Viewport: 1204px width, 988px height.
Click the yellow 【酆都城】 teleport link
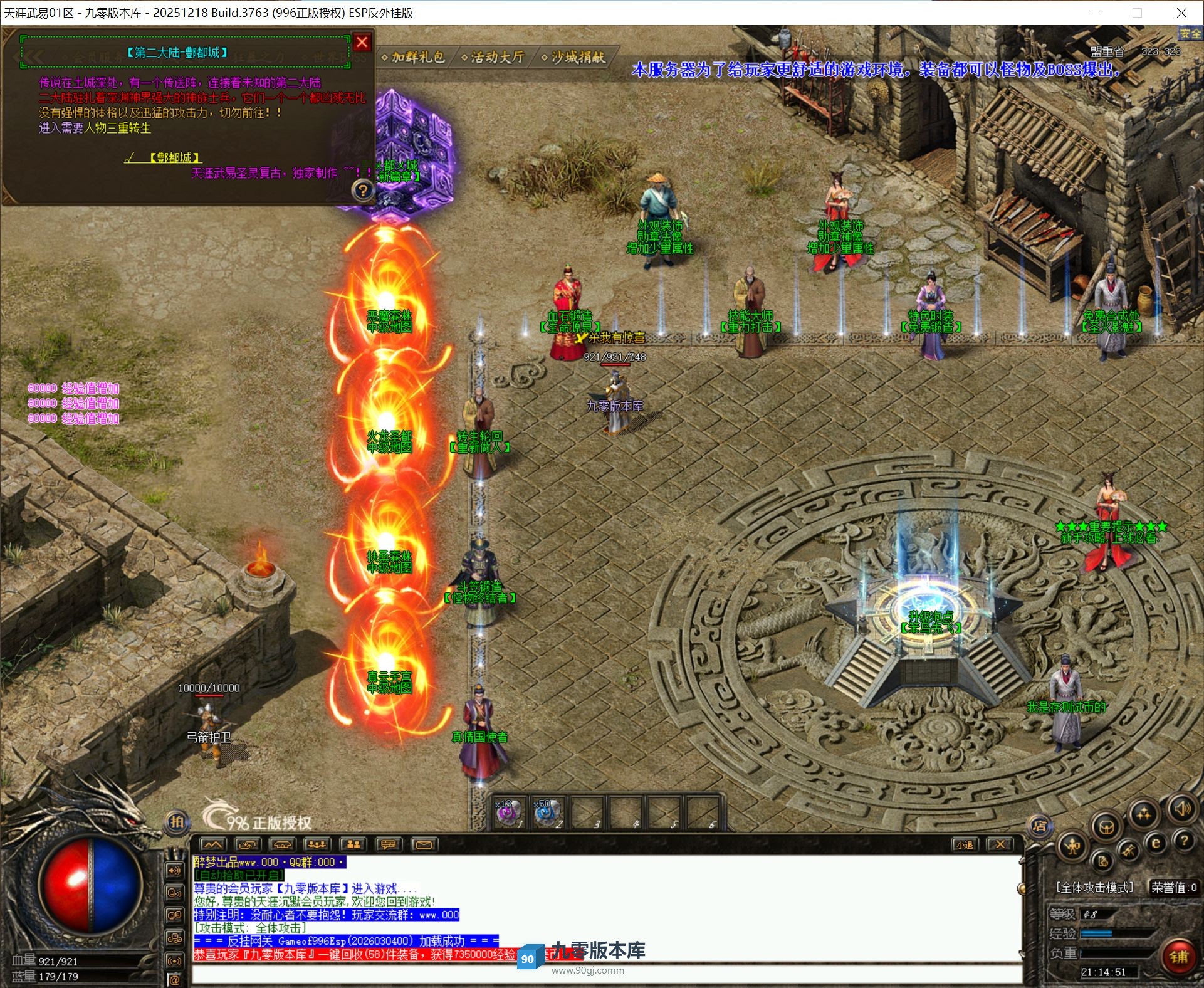175,157
